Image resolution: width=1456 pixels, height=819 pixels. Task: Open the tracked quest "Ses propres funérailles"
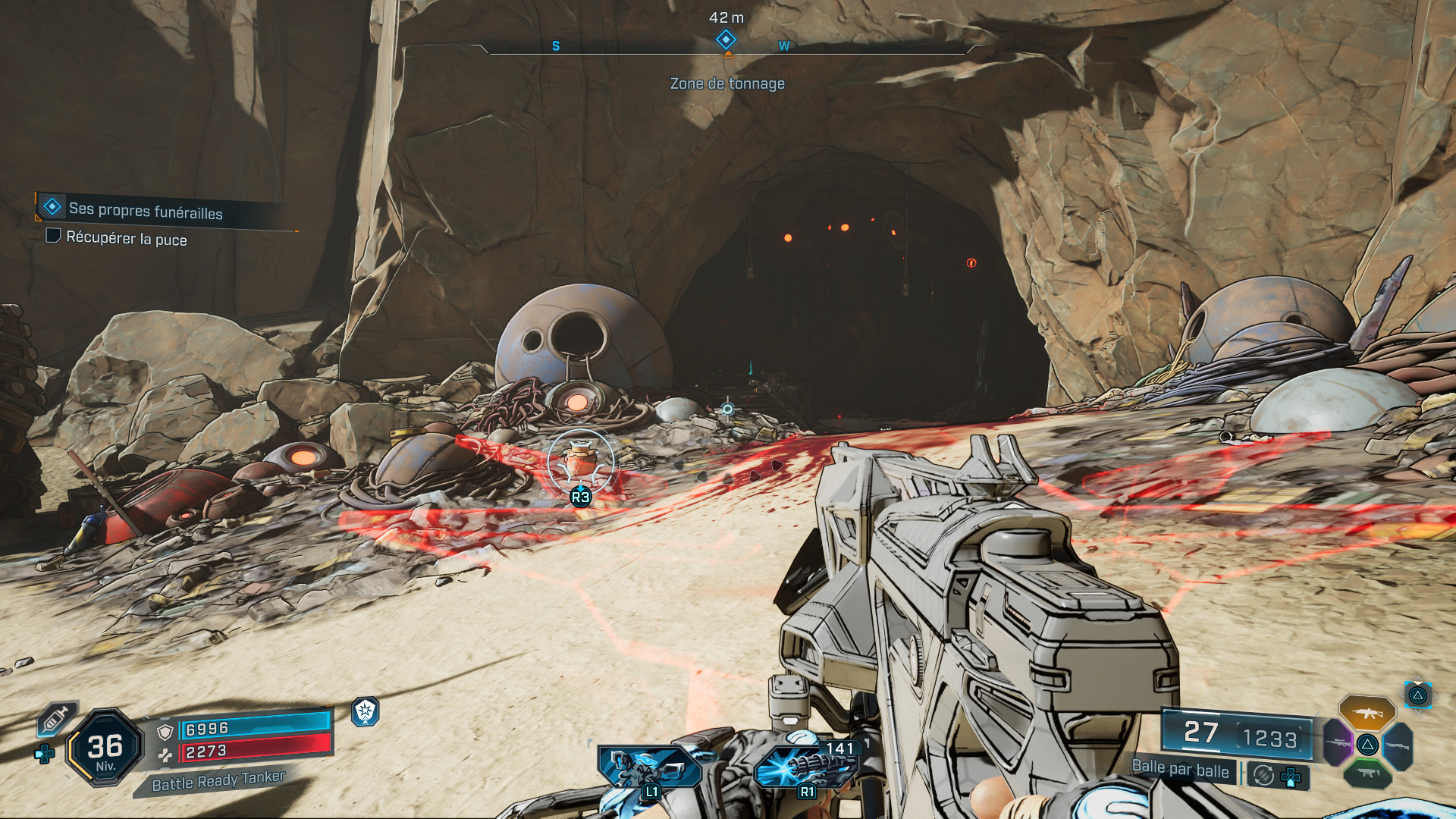click(x=146, y=211)
